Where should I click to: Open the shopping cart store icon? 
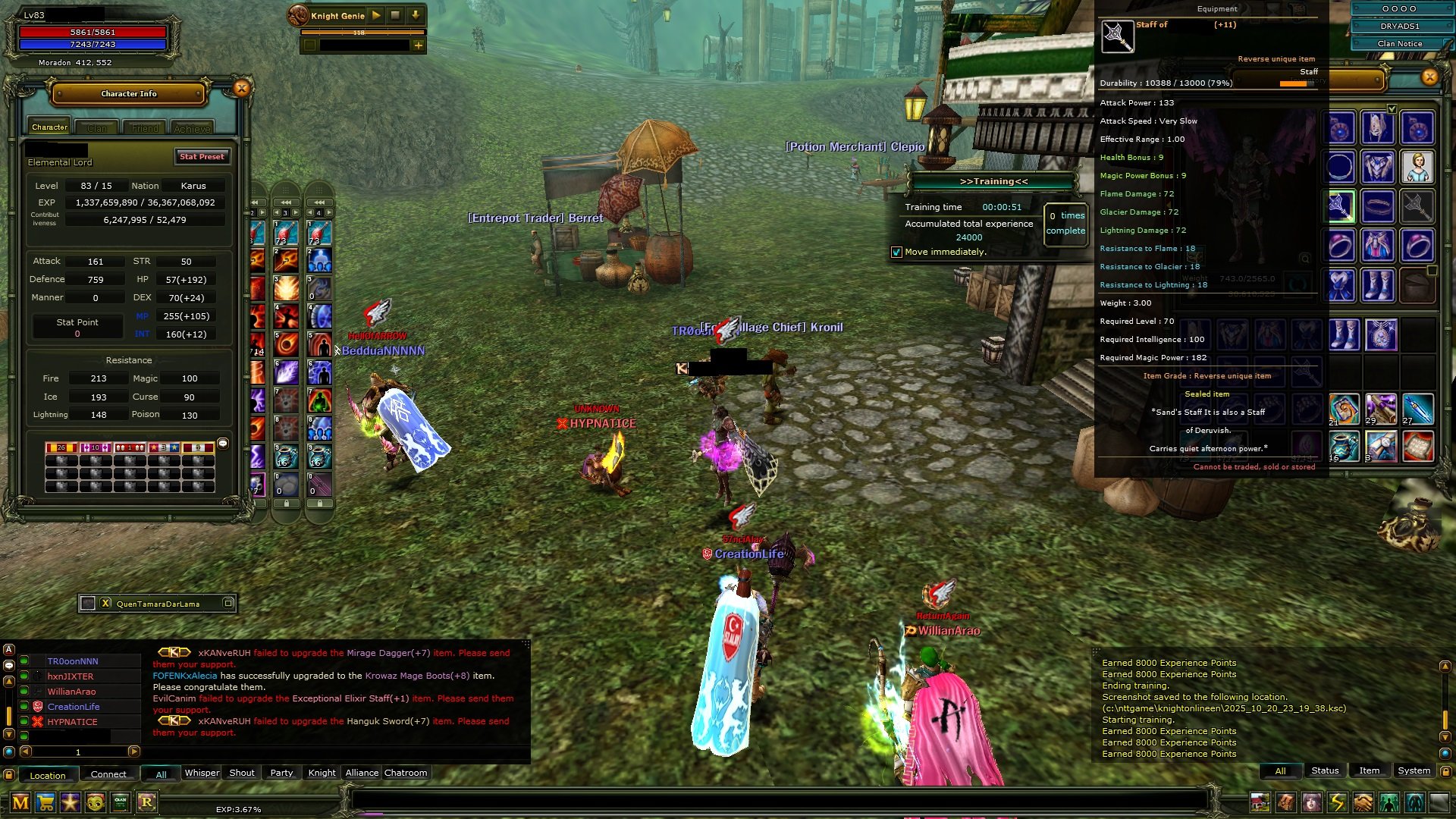(45, 802)
